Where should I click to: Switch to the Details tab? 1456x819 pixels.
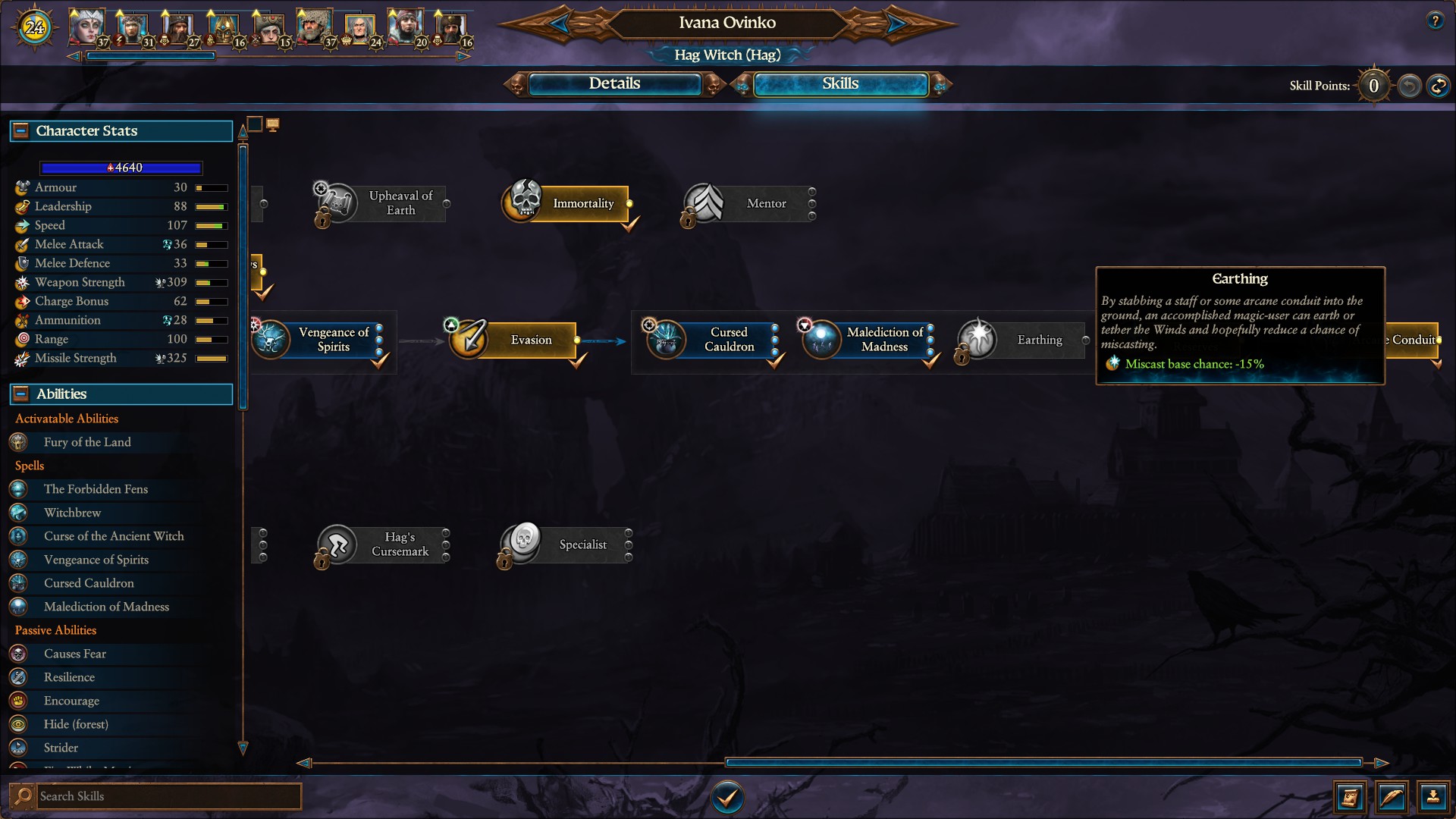[616, 84]
